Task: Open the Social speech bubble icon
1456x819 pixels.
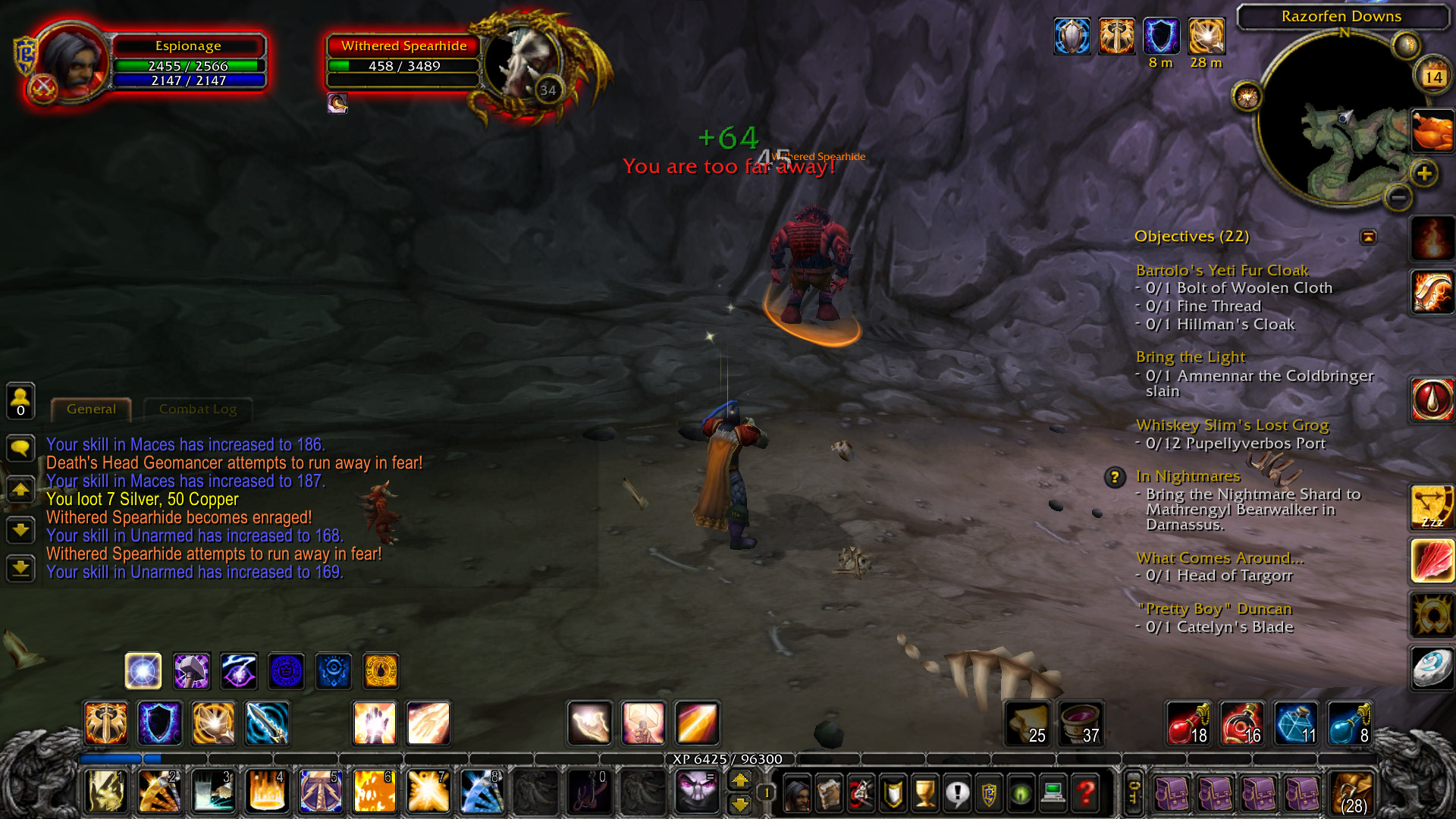Action: pos(958,792)
